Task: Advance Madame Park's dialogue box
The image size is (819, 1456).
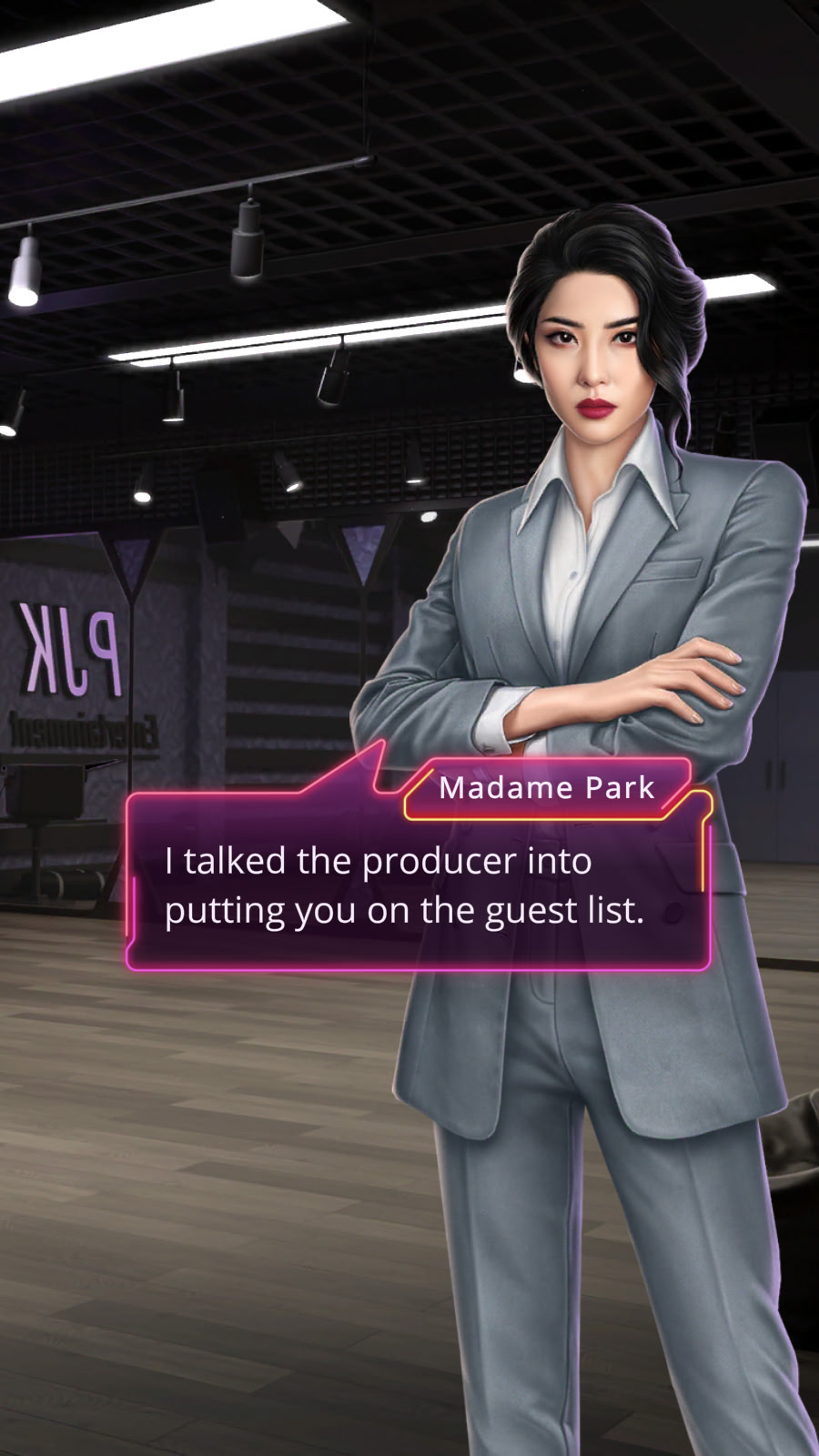Action: point(418,886)
